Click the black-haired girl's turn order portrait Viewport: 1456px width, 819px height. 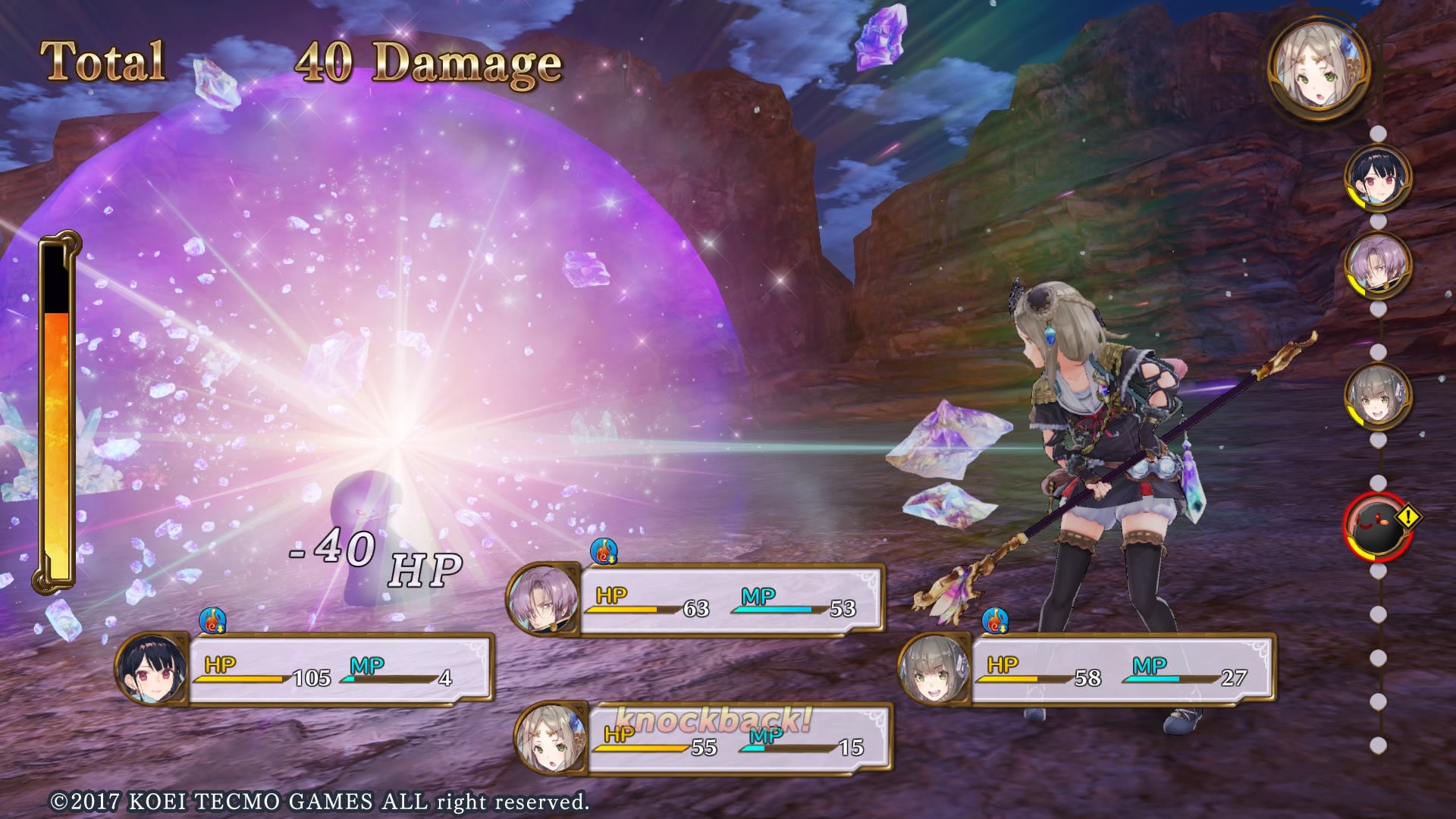pos(1378,178)
